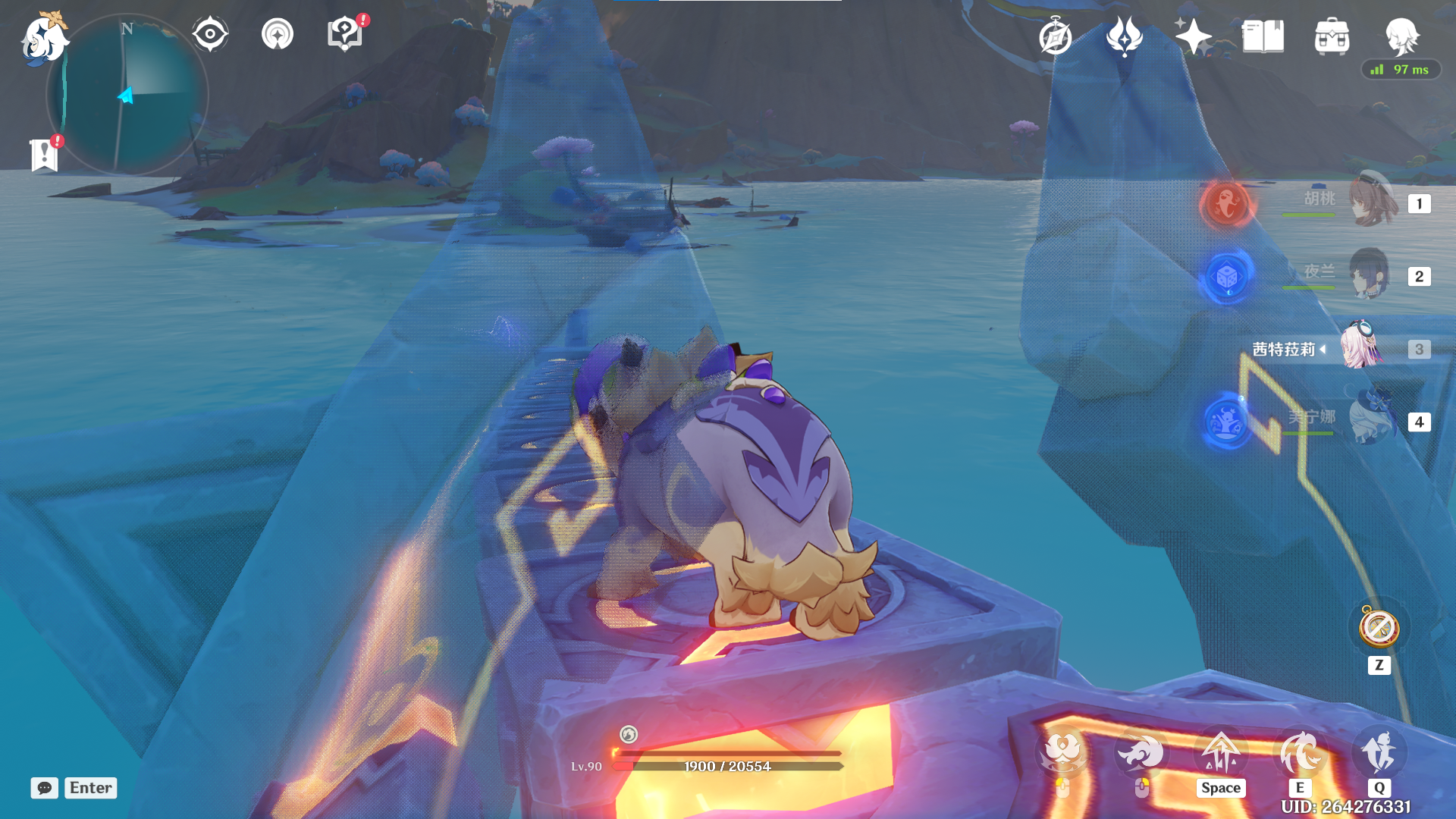
Task: Use the gadget compass icon
Action: [1379, 628]
